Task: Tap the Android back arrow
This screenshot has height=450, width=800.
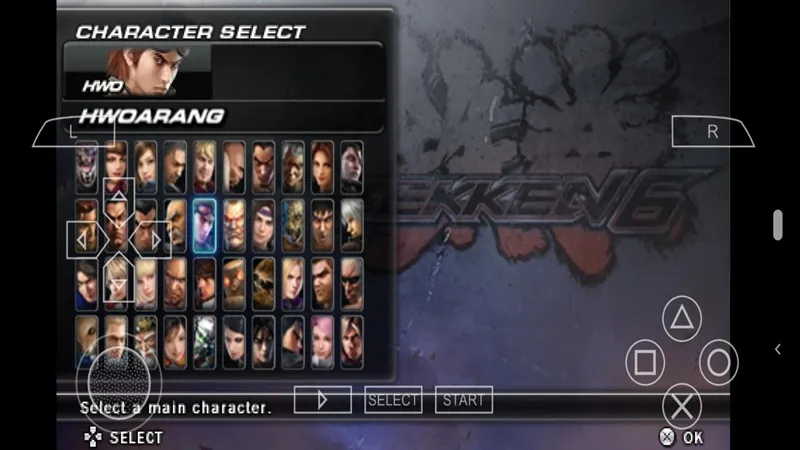Action: click(778, 348)
